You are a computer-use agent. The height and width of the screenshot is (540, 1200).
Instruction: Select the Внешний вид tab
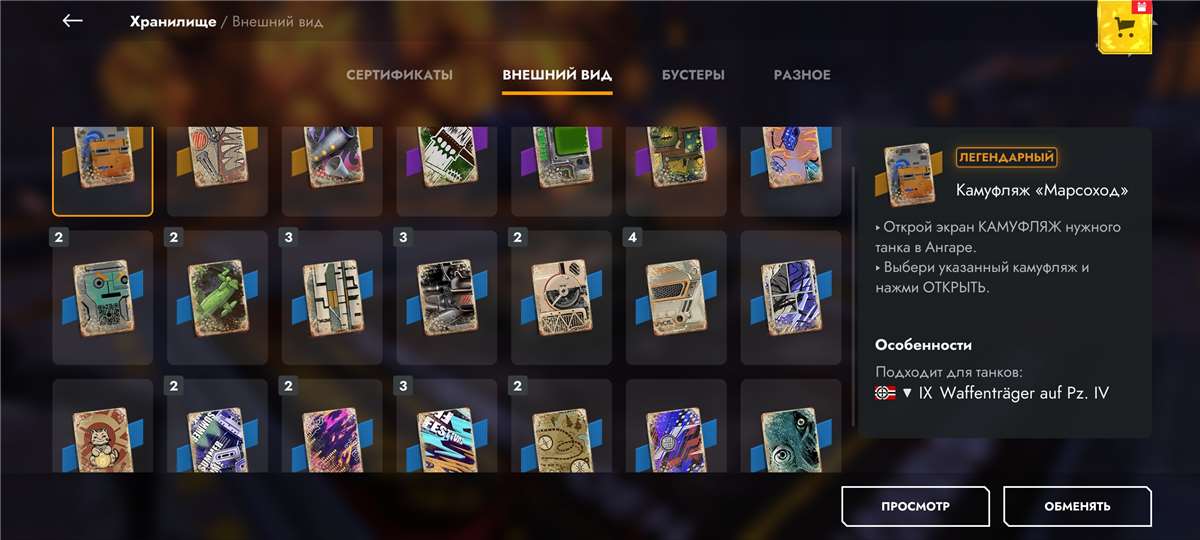557,75
